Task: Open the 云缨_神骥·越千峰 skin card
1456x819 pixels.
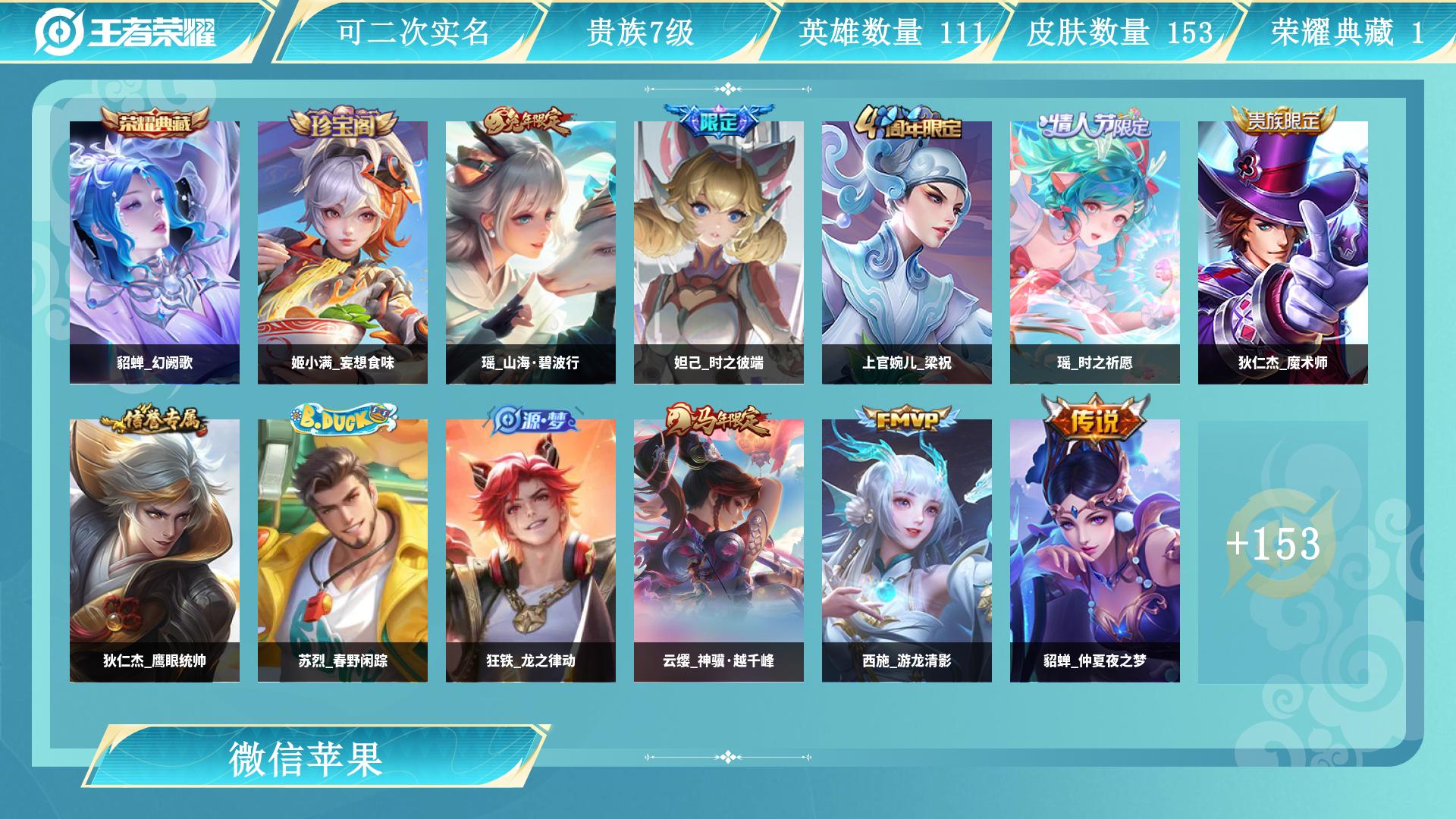Action: 719,551
